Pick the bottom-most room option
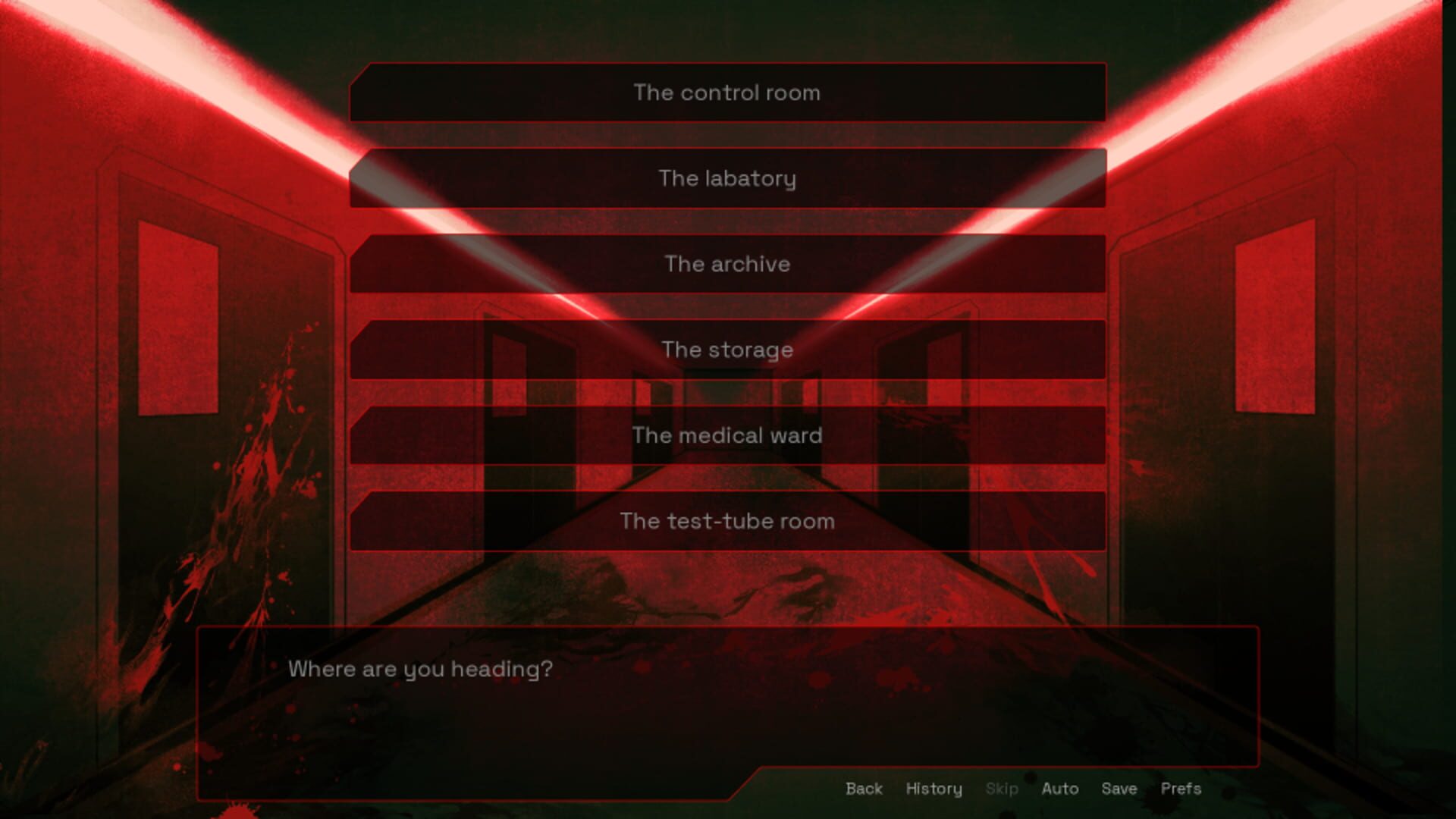The width and height of the screenshot is (1456, 819). tap(728, 521)
